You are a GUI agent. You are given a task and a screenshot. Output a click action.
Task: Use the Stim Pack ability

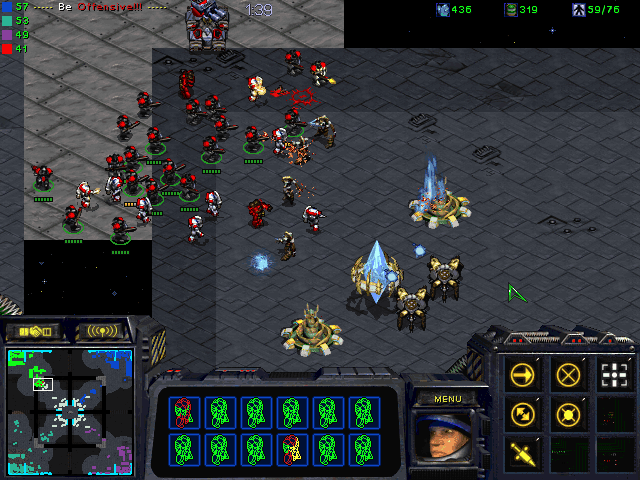tap(523, 451)
